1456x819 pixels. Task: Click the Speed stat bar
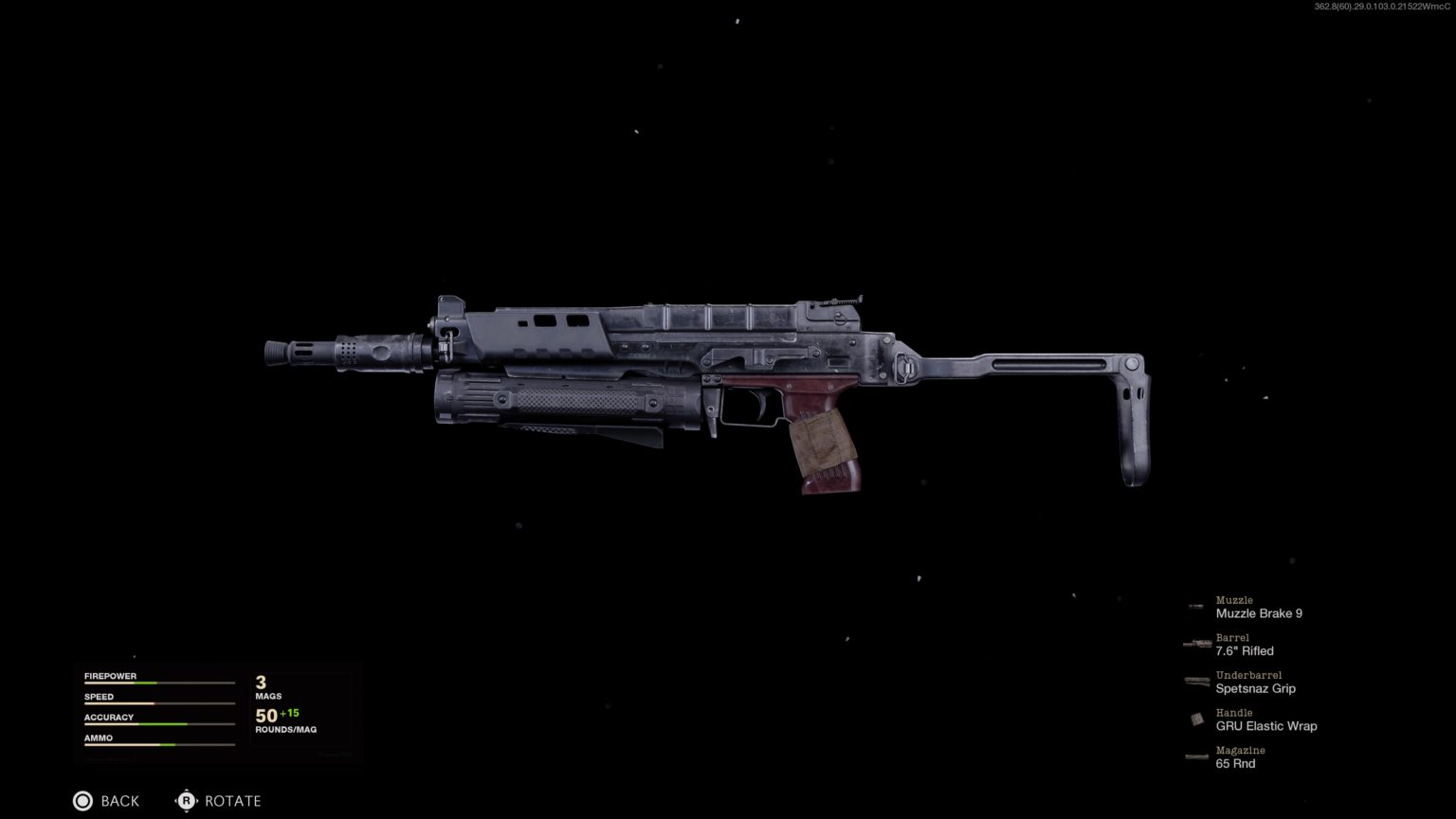tap(158, 700)
